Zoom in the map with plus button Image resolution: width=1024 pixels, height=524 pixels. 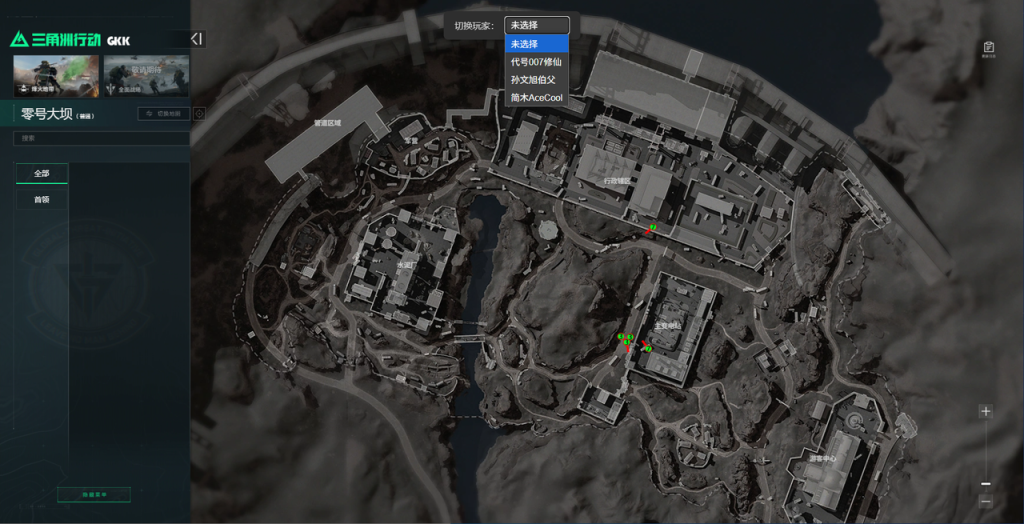[986, 411]
